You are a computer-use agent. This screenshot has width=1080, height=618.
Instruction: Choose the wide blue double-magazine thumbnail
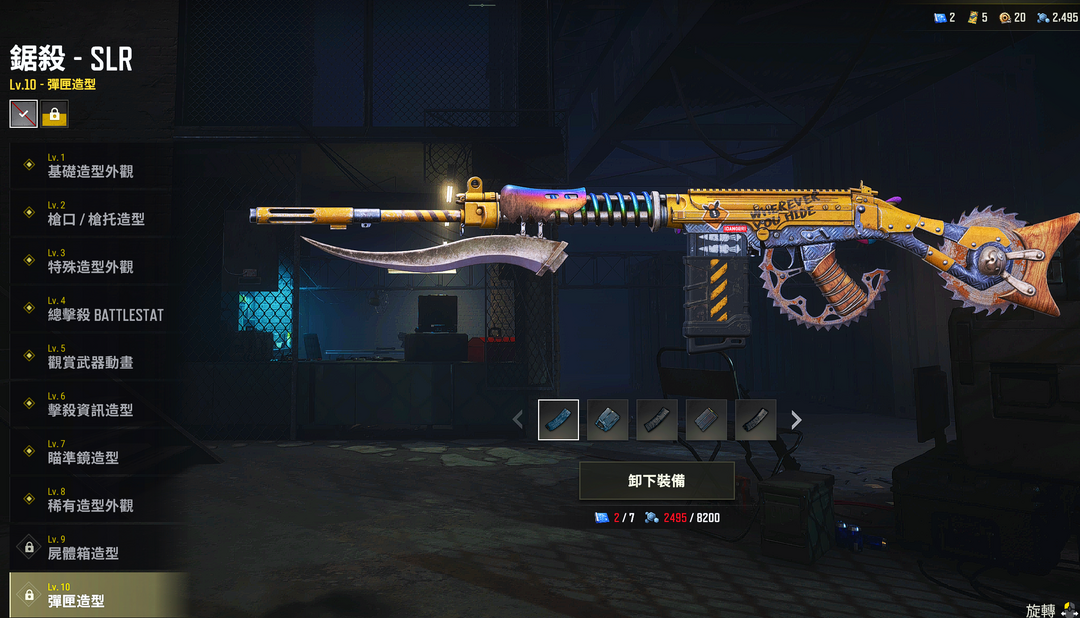point(607,420)
